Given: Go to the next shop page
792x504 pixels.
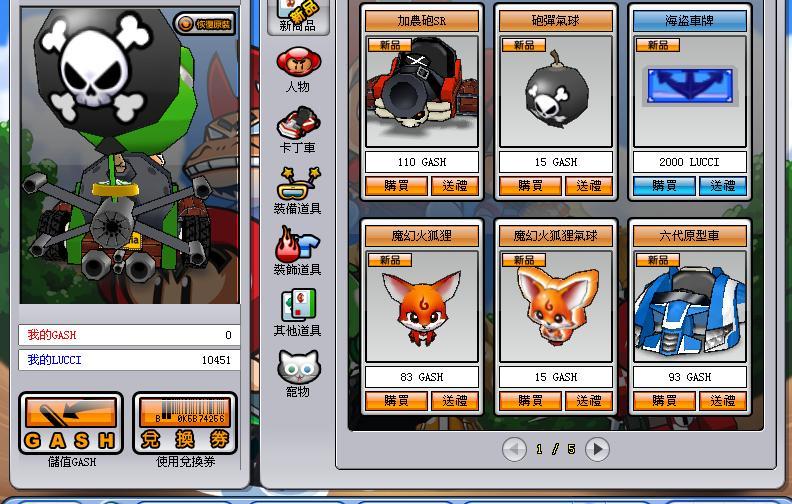Looking at the screenshot, I should click(x=597, y=450).
